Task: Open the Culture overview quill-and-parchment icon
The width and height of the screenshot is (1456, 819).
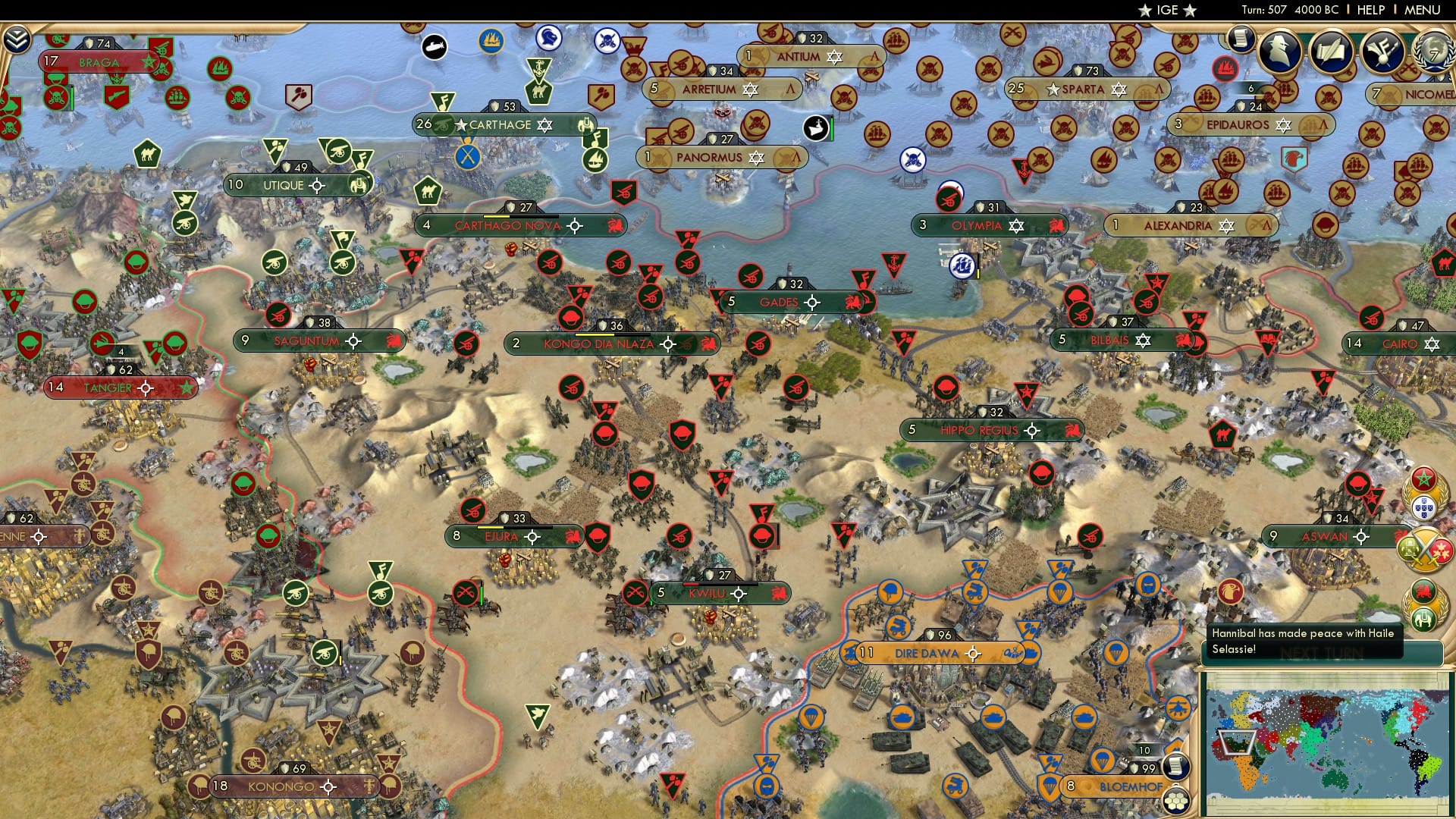Action: (x=1331, y=49)
